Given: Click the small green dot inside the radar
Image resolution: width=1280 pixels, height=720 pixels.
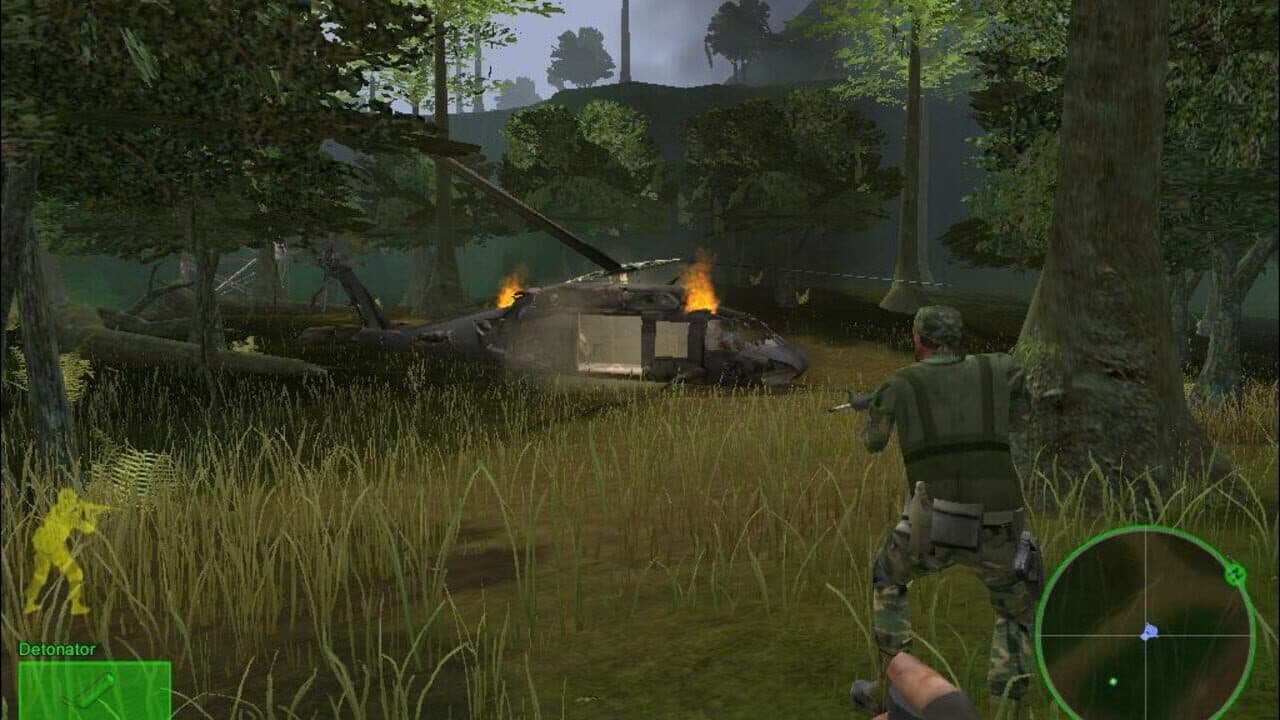Looking at the screenshot, I should click(x=1114, y=681).
